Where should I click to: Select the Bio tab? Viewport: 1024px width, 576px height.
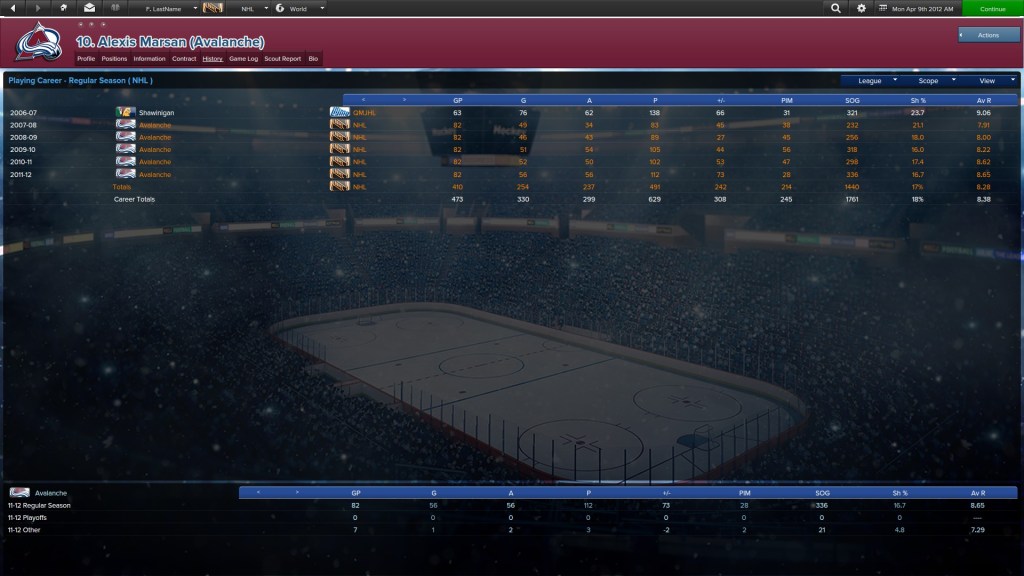(313, 59)
